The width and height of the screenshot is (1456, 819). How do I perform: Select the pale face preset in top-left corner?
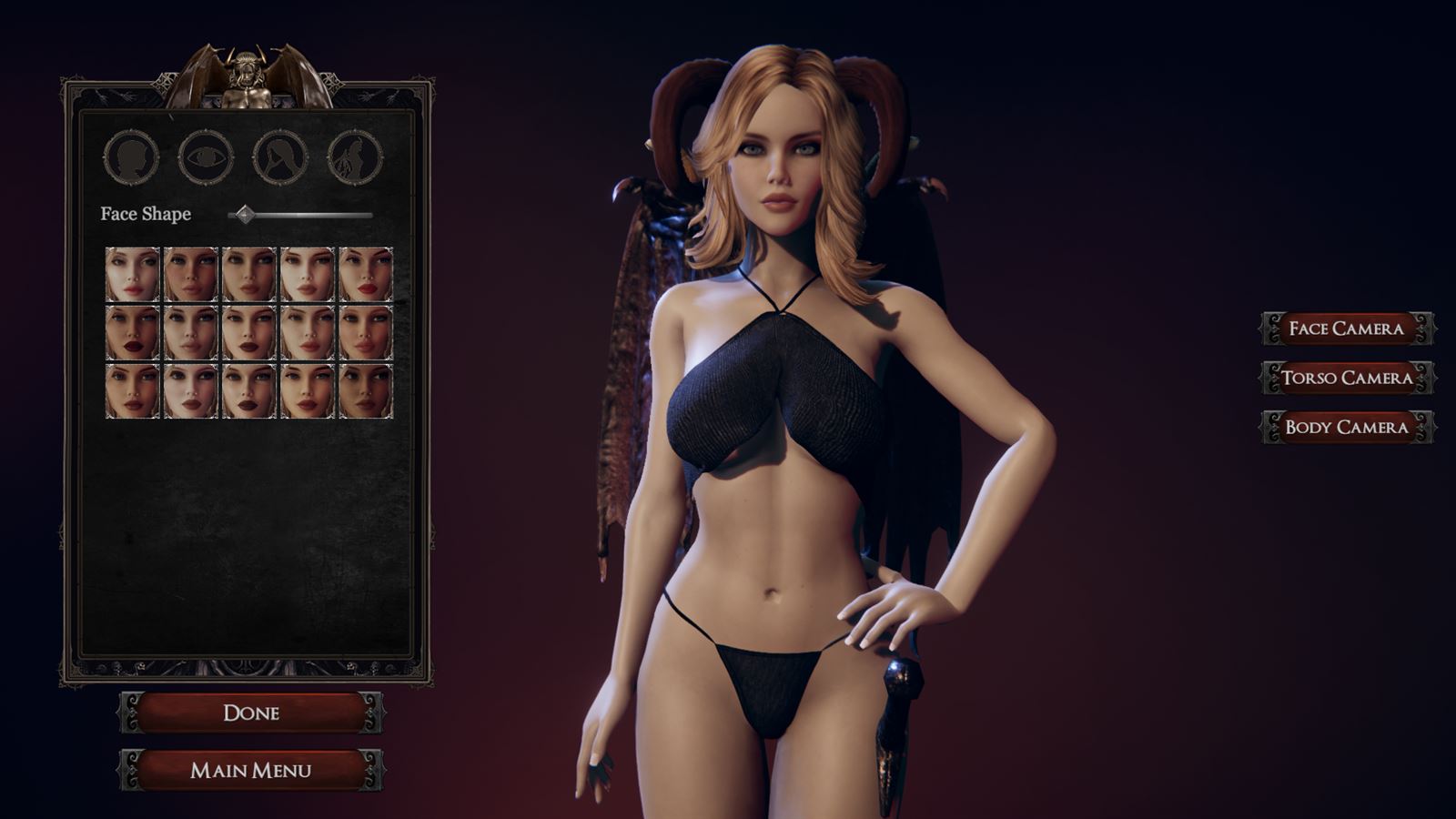click(x=131, y=275)
